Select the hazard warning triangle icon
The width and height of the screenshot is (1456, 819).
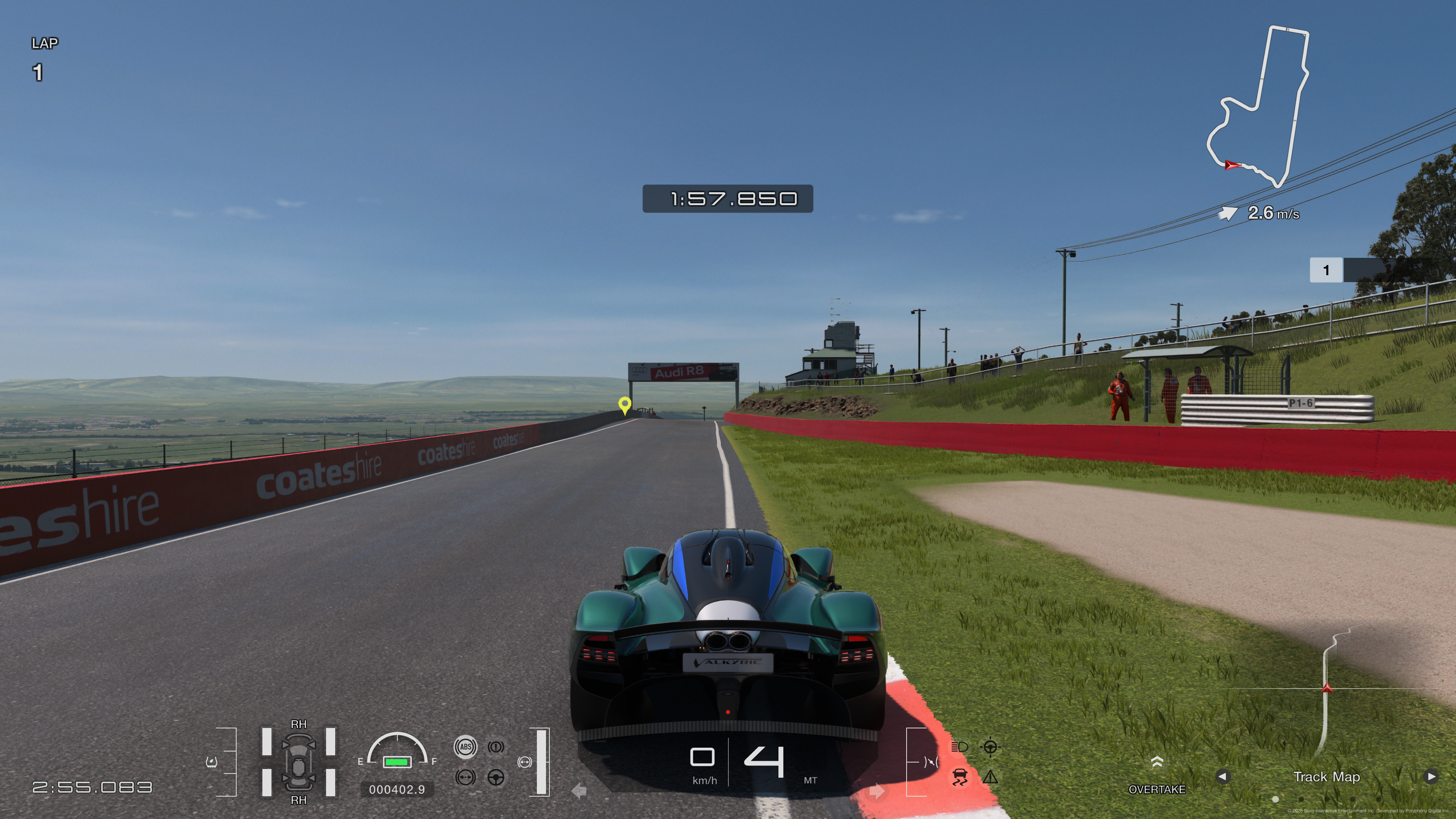tap(990, 777)
